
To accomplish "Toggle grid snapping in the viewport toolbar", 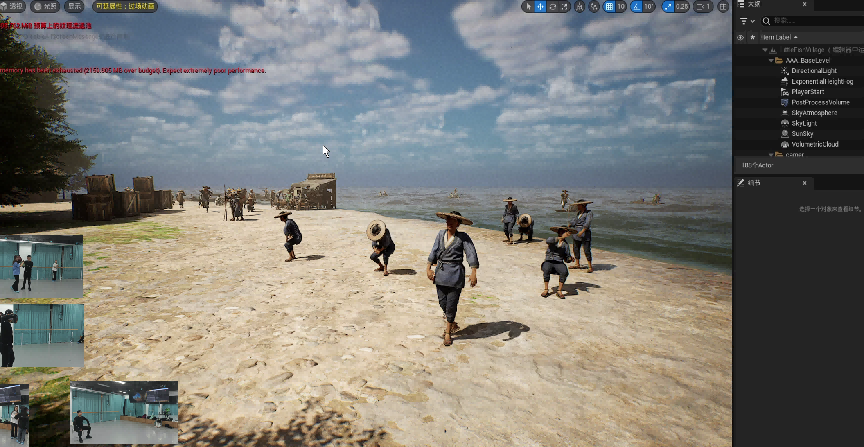I will click(x=609, y=6).
